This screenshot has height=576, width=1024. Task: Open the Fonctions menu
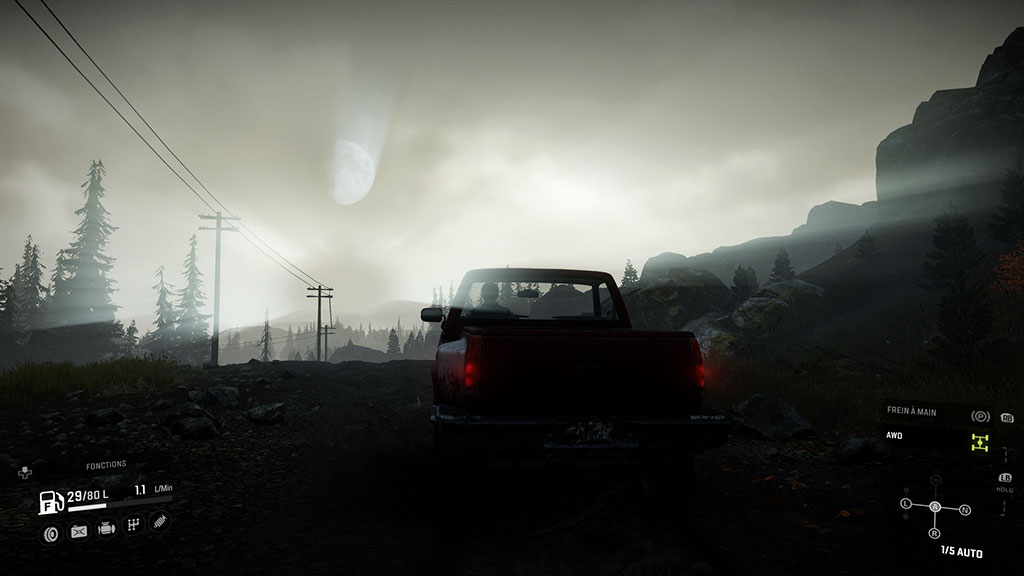[x=105, y=465]
